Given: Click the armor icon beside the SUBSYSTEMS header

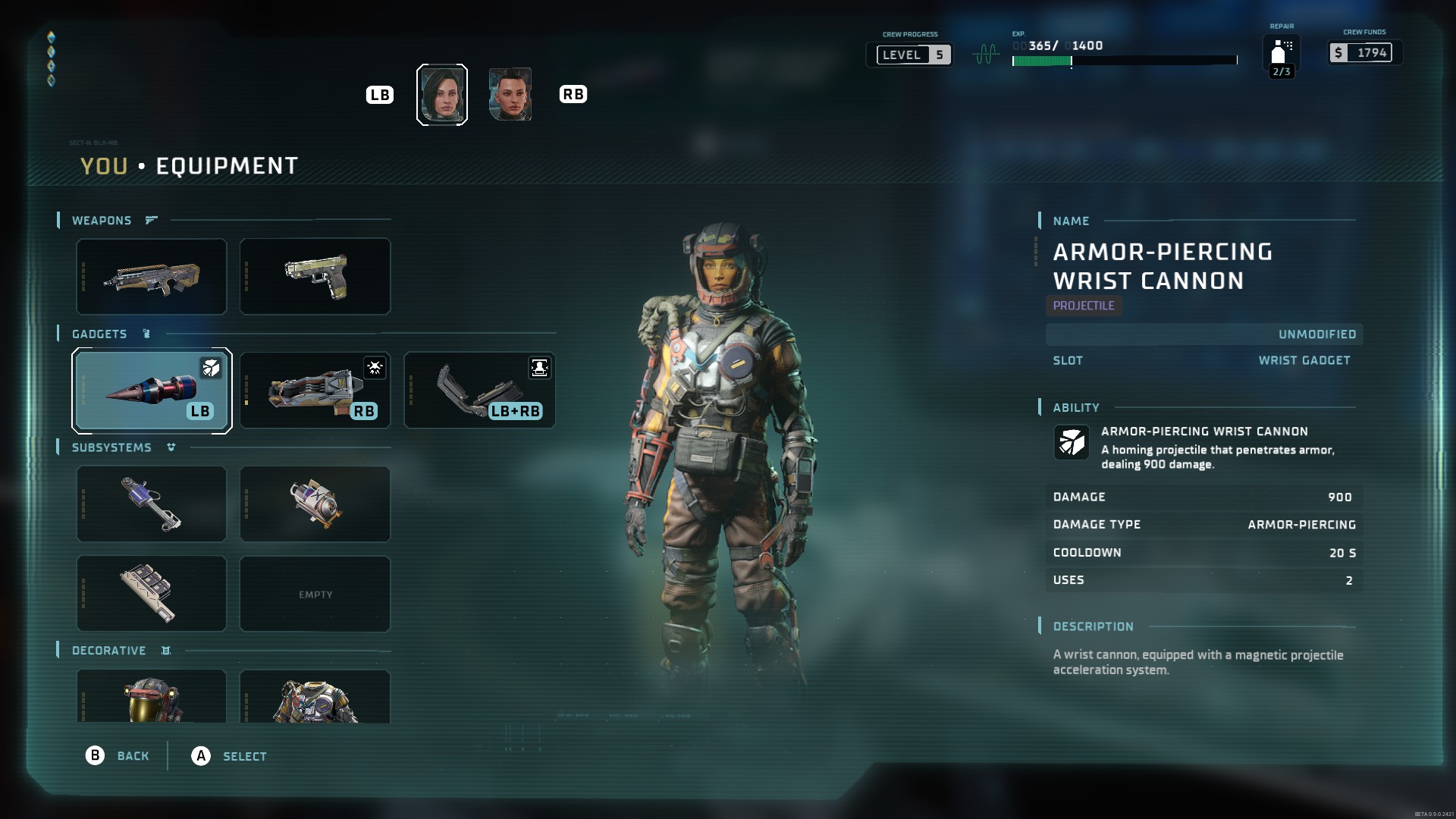Looking at the screenshot, I should (x=171, y=447).
